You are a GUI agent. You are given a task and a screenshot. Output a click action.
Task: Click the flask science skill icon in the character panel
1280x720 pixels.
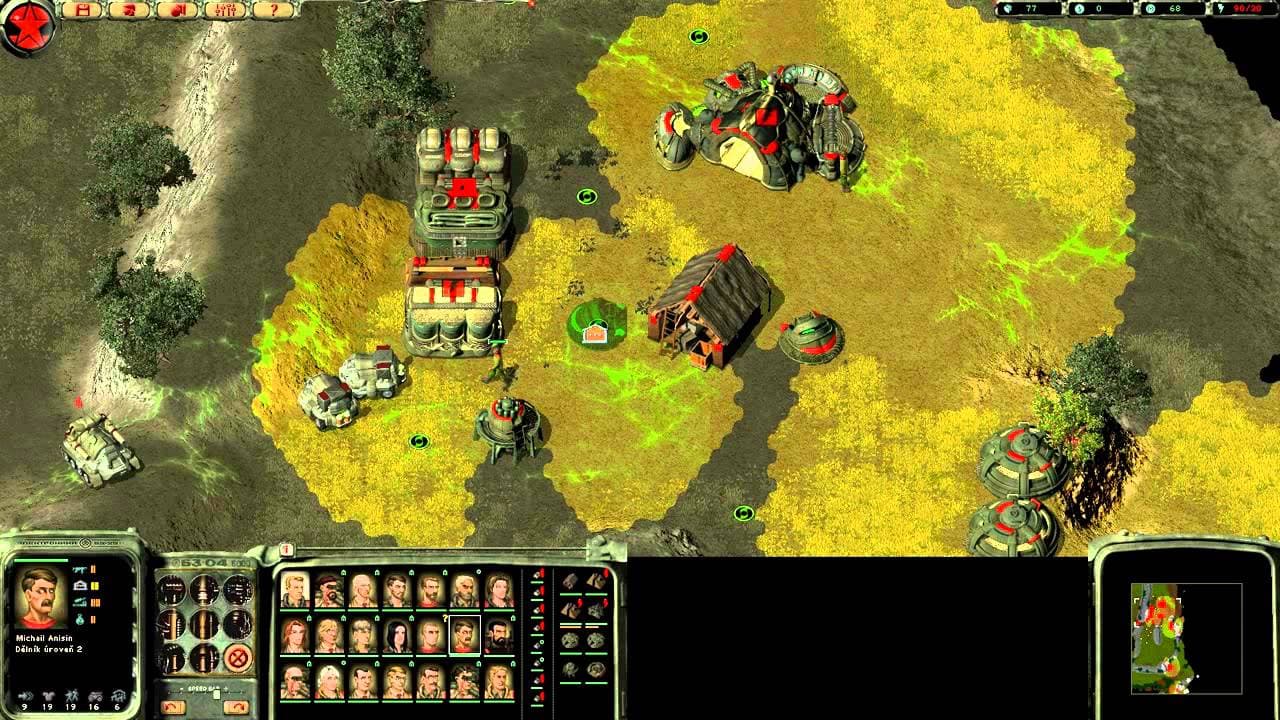click(80, 618)
